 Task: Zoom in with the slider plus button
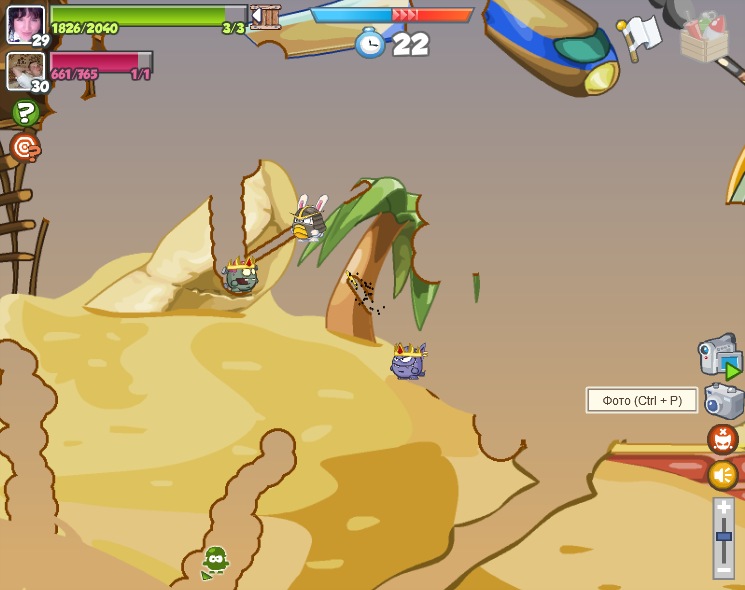tap(723, 508)
